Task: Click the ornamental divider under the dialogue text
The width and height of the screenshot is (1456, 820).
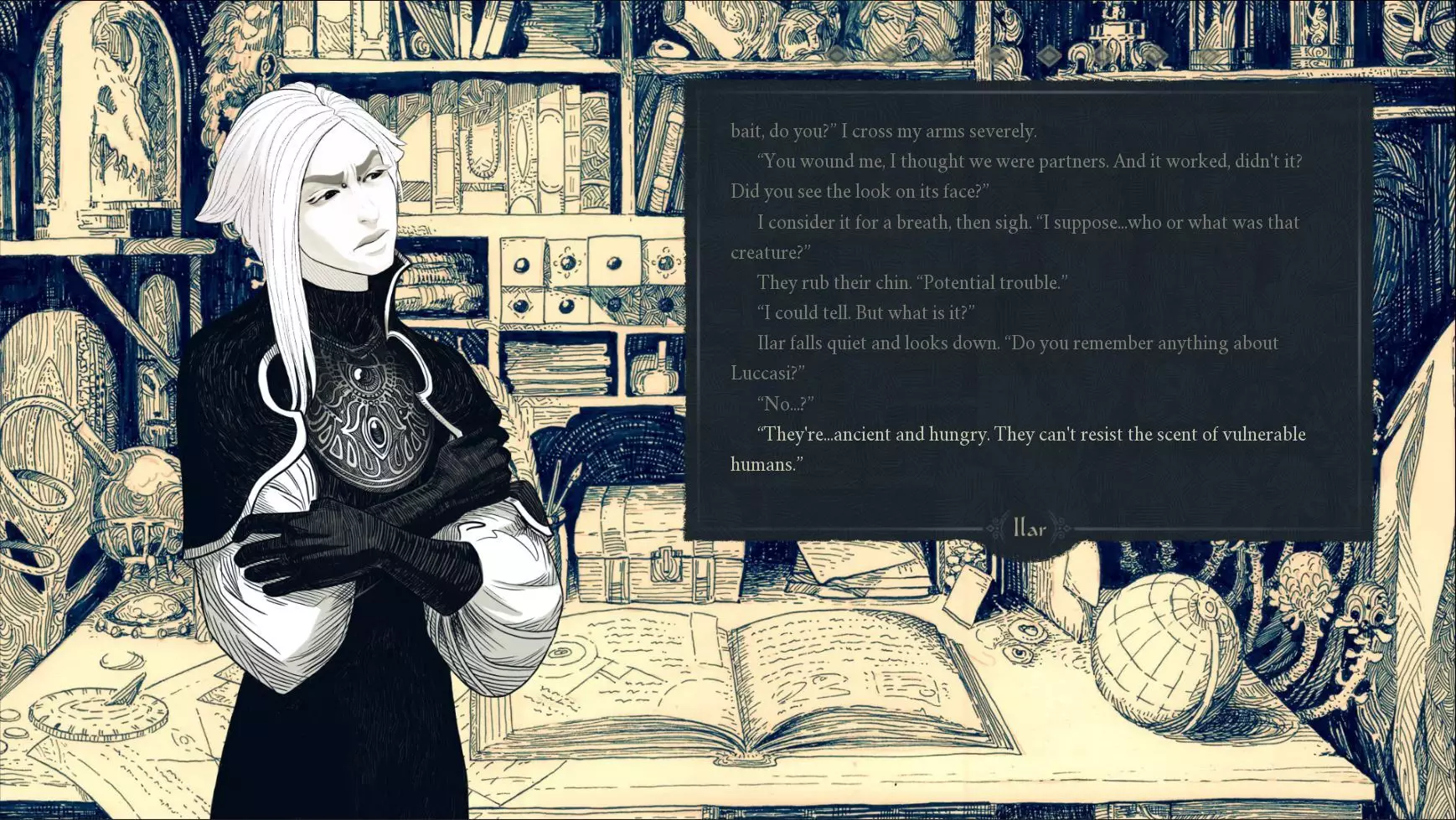Action: point(1028,529)
